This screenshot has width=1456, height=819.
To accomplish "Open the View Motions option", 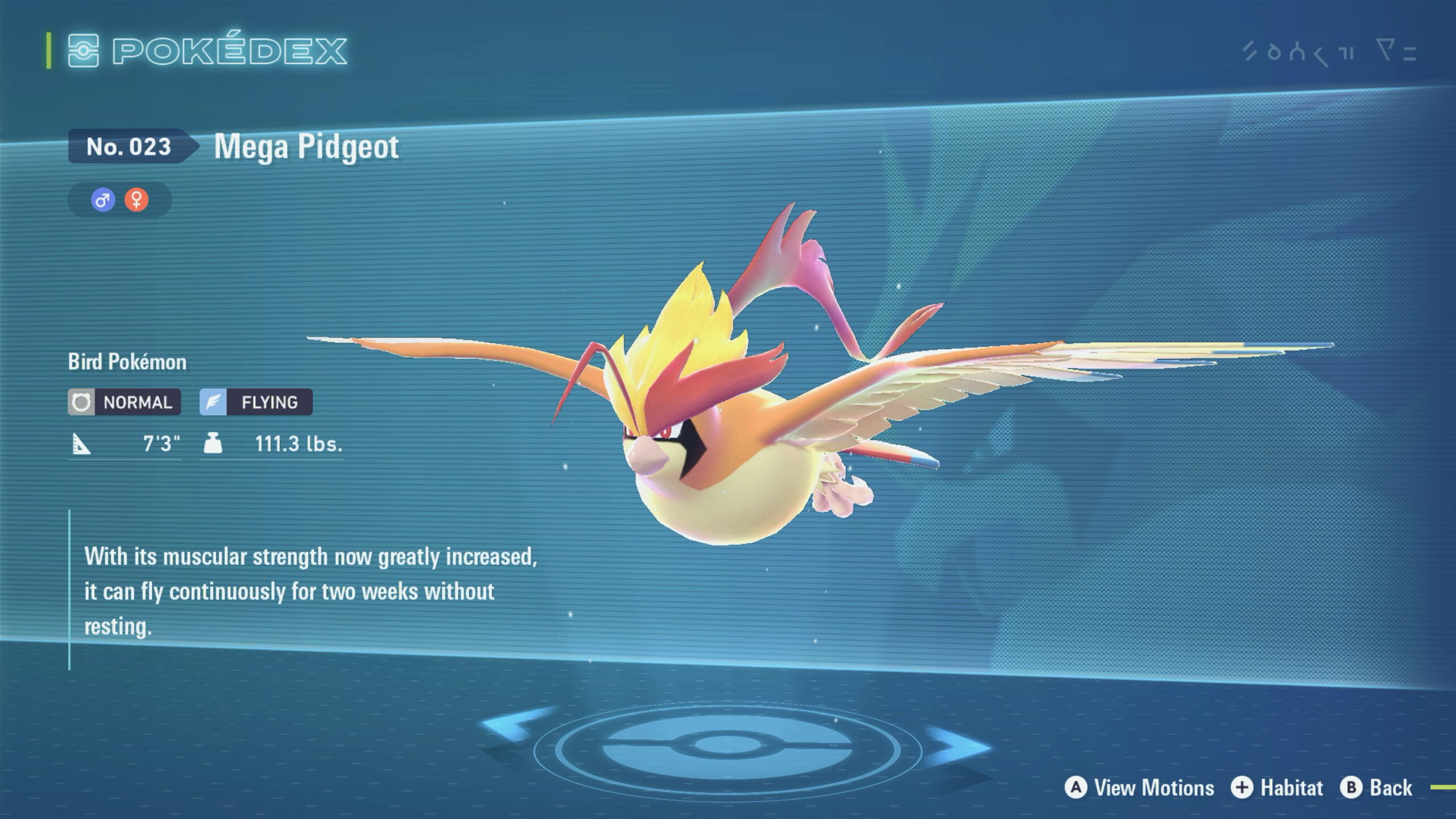I will click(x=1140, y=788).
